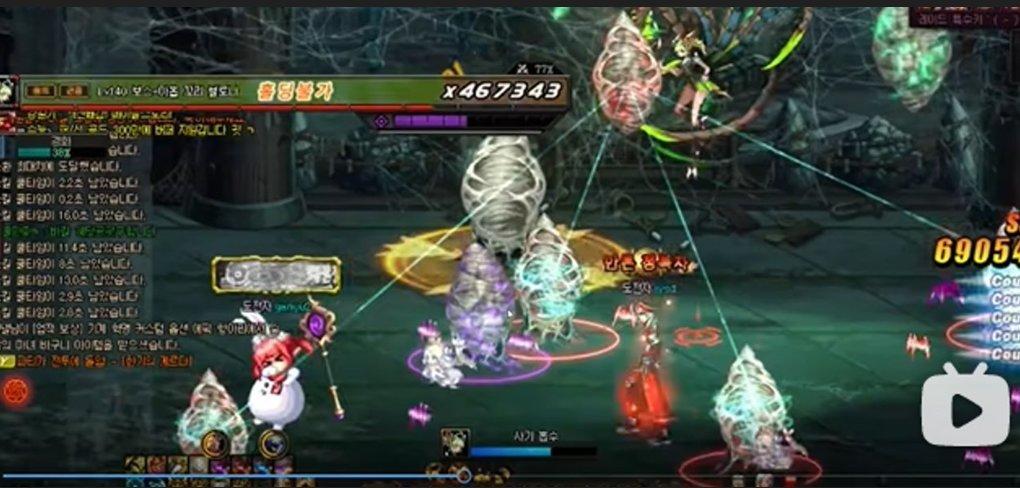Click the video player's play button overlay
The image size is (1020, 488).
(x=965, y=405)
